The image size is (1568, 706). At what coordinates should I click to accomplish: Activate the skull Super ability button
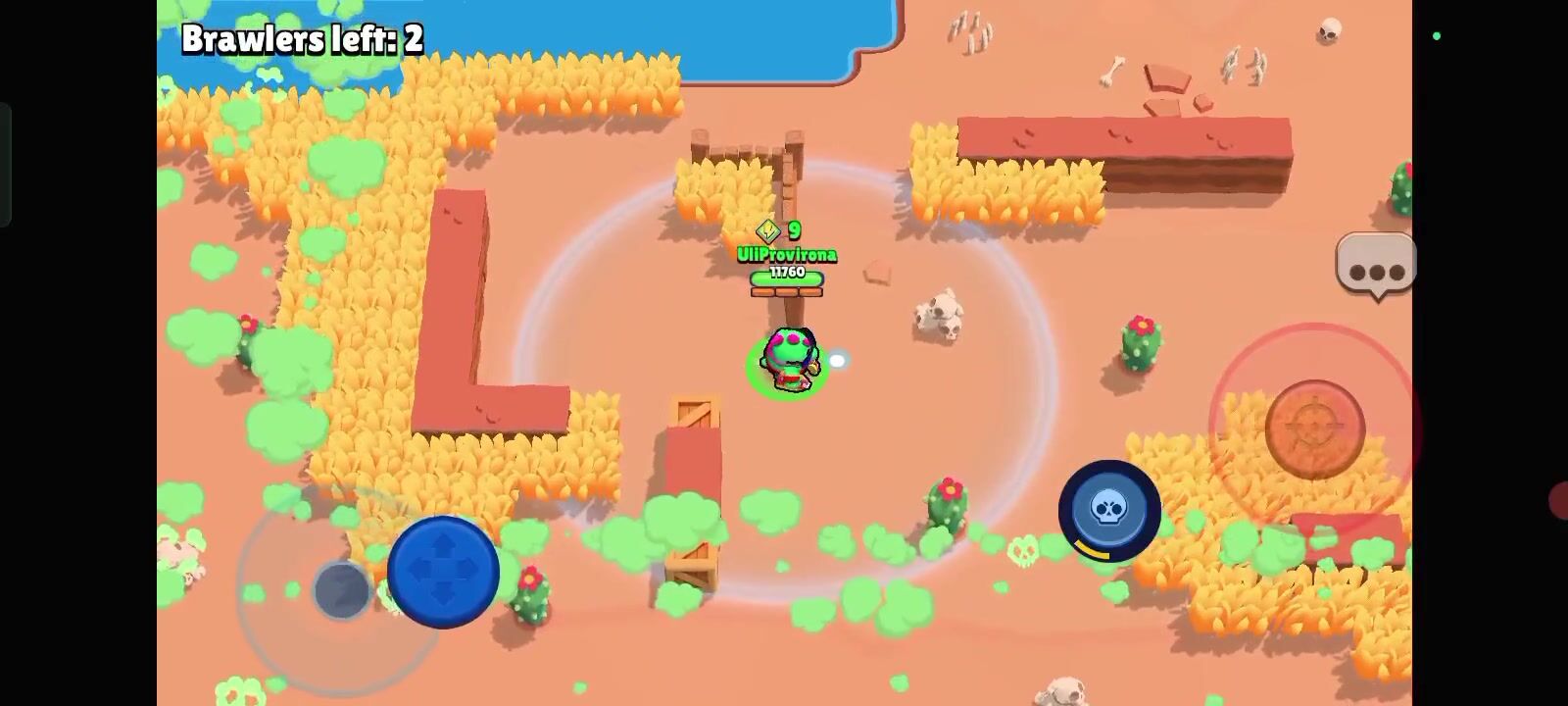click(1109, 510)
